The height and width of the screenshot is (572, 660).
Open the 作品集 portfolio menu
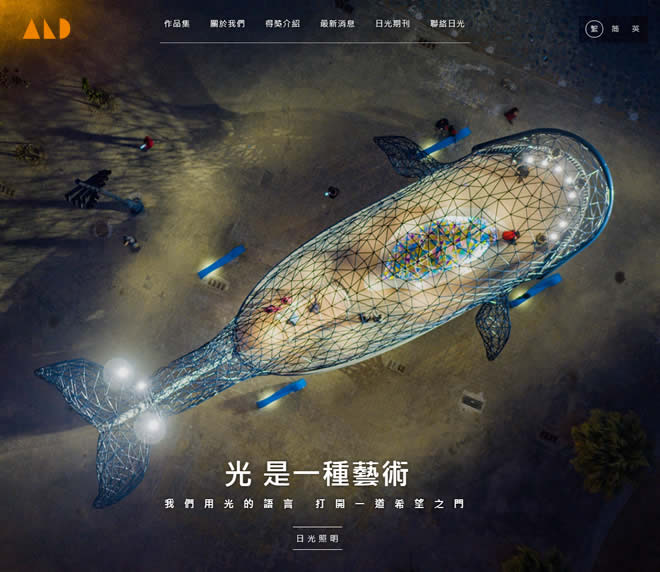[176, 23]
